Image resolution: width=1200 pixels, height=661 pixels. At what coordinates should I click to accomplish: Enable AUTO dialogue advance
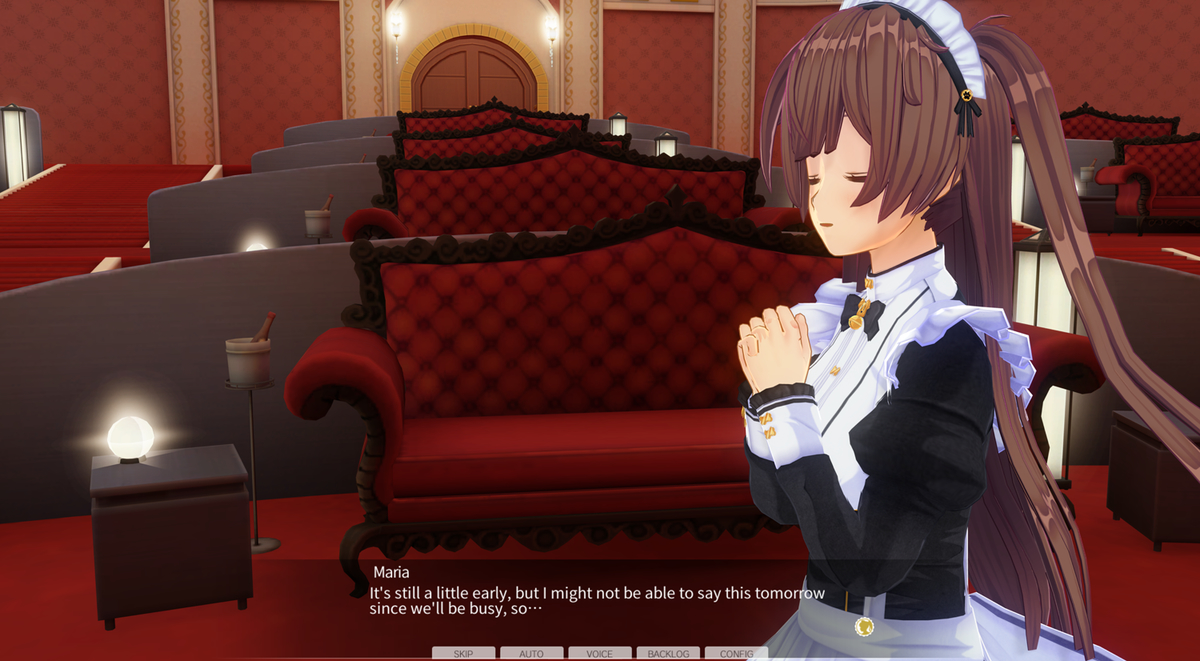pos(531,653)
